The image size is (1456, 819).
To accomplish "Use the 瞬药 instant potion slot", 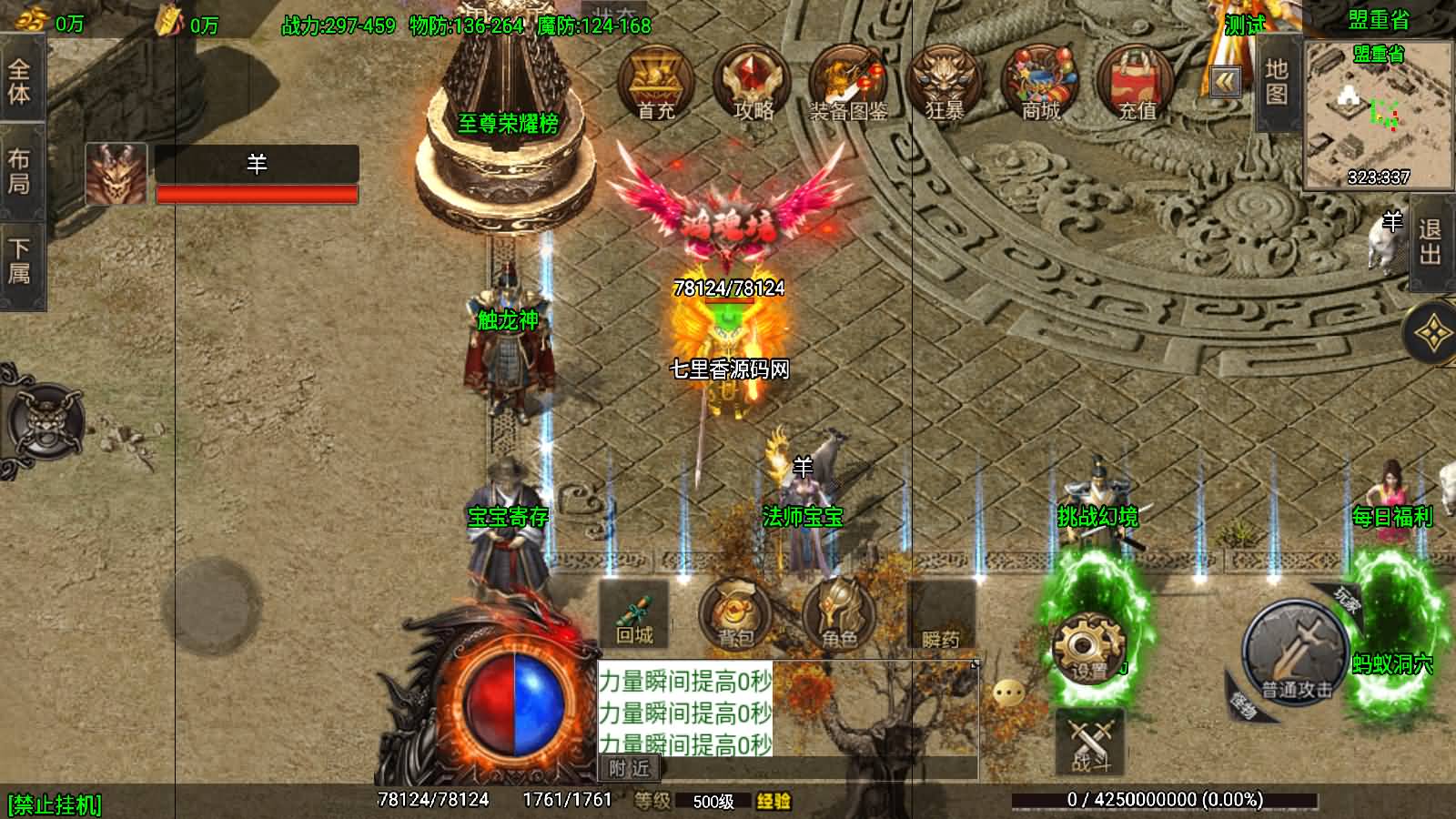I will click(941, 616).
